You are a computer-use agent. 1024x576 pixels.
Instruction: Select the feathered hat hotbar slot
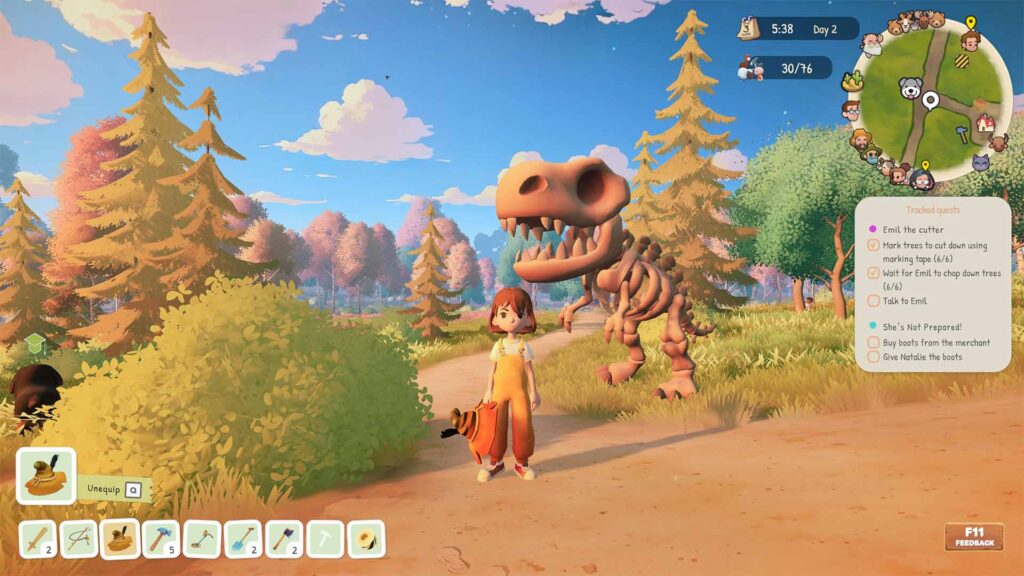point(120,540)
